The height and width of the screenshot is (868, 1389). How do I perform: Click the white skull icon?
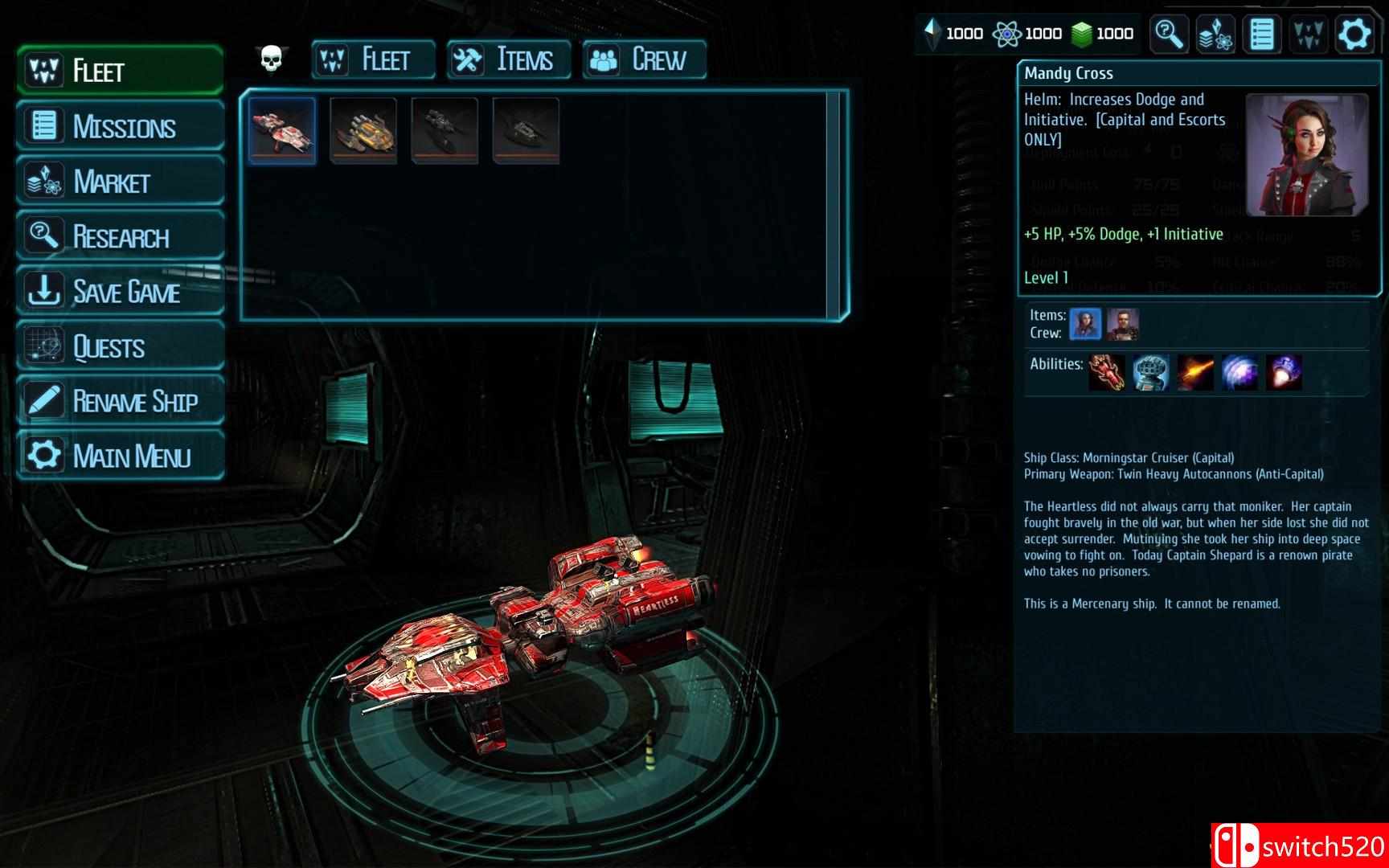pos(272,59)
